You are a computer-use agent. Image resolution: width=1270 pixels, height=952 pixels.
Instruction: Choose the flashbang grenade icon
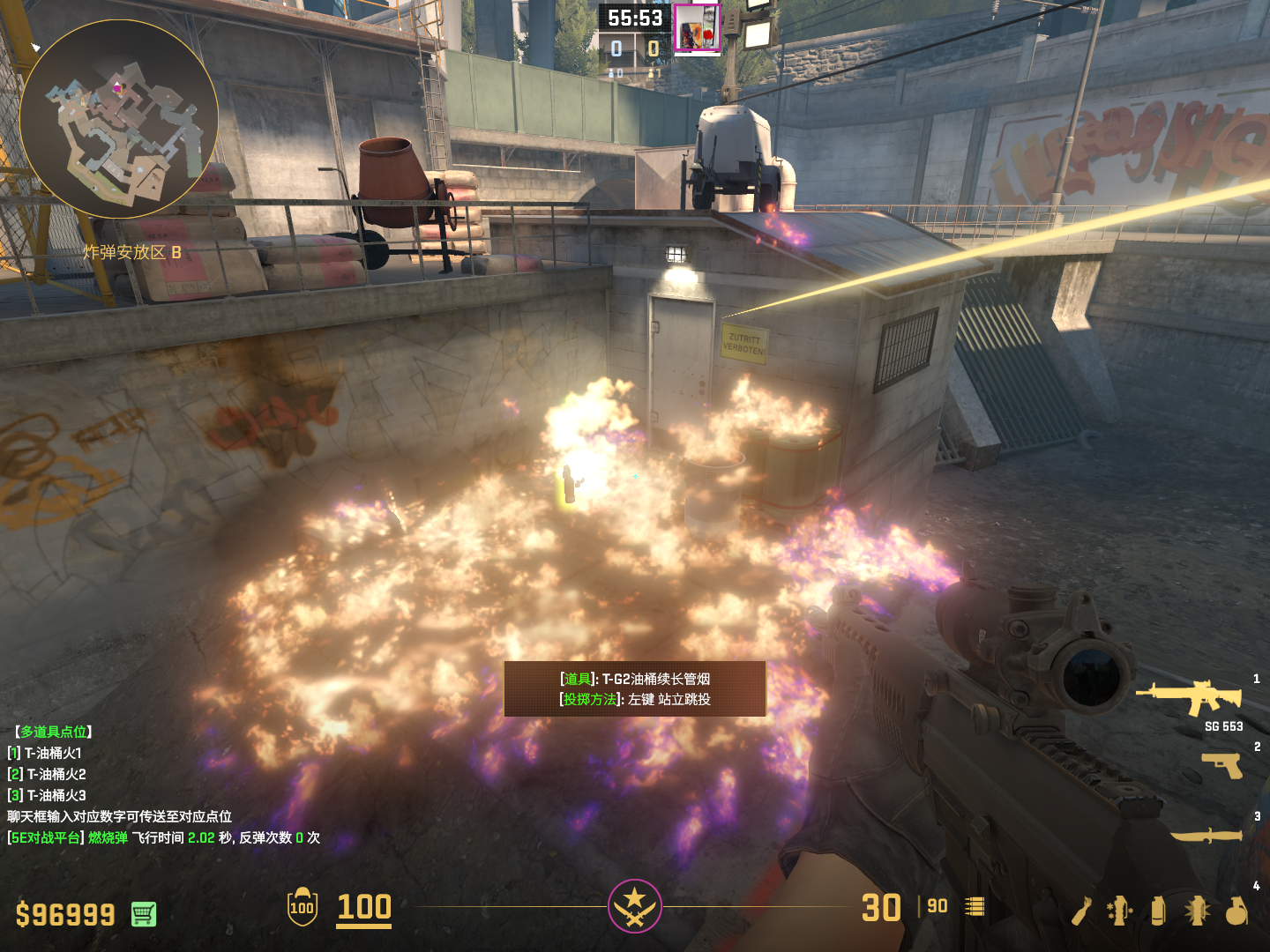click(1197, 911)
